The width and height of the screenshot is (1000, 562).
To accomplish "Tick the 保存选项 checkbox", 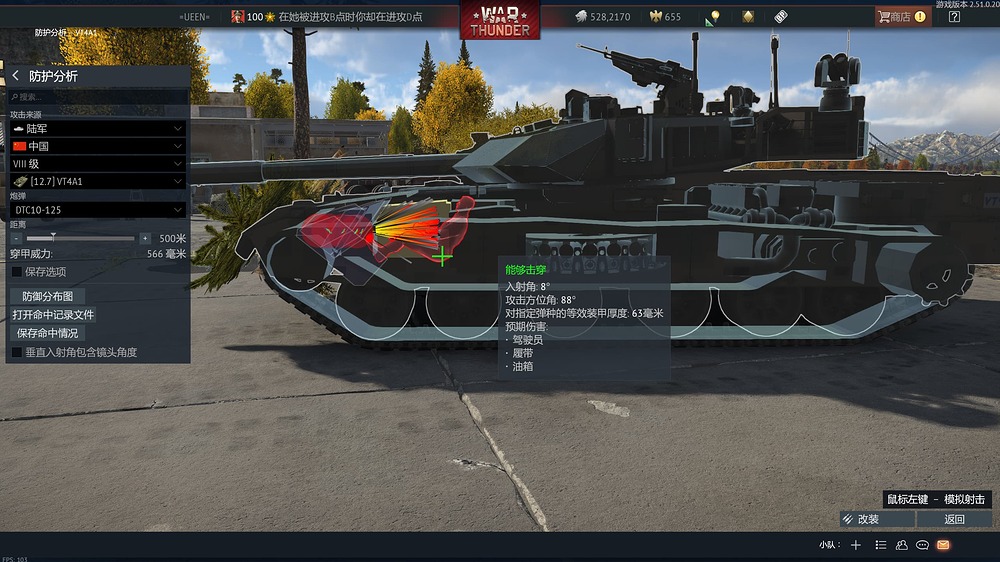I will coord(17,271).
